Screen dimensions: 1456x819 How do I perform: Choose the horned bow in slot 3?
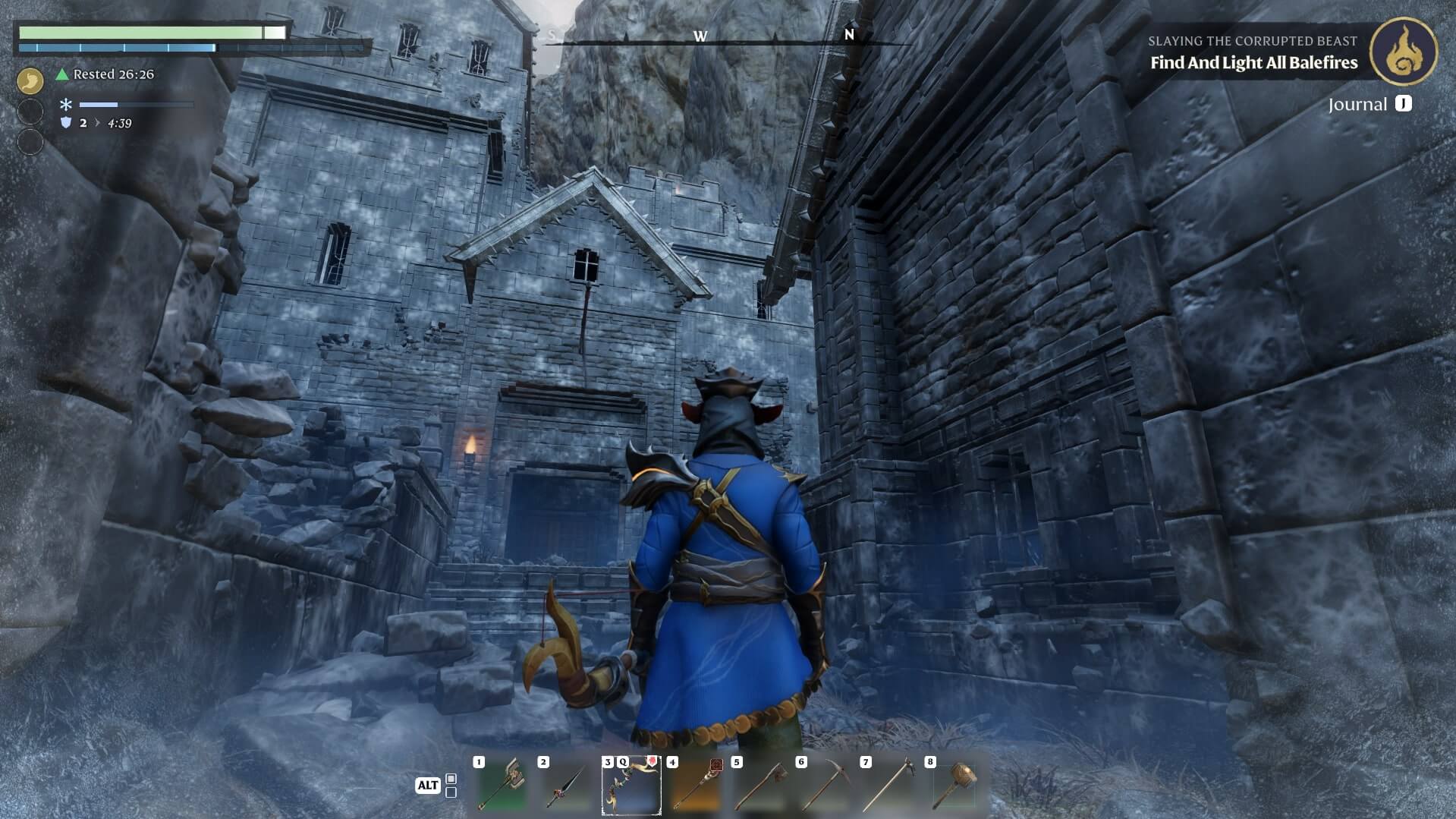coord(631,786)
